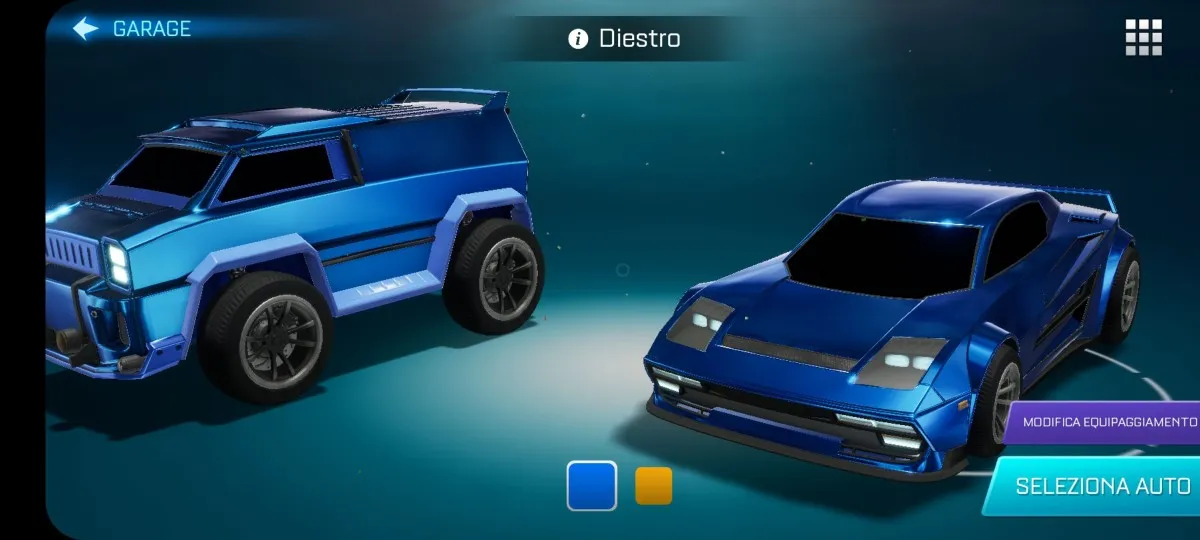
Task: Select the blue team color swatch
Action: point(592,486)
